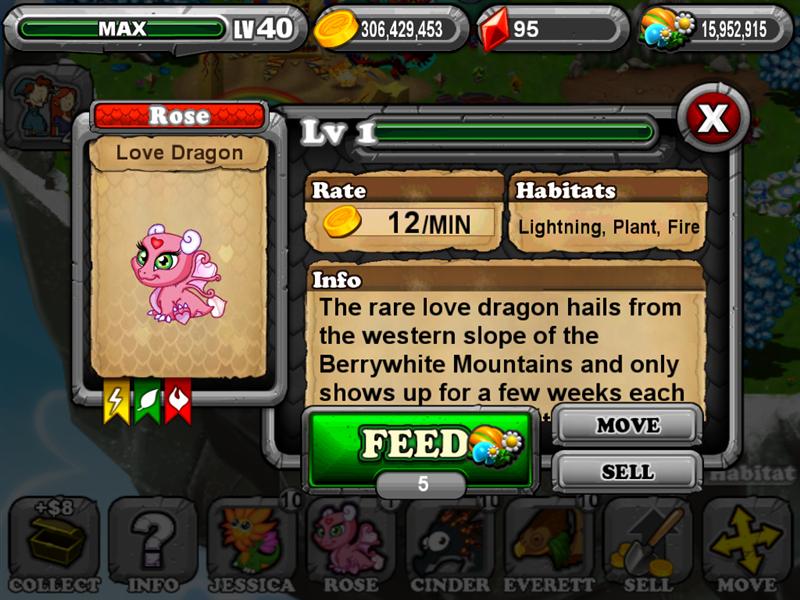Select Cinder the dragon portrait

[449, 545]
